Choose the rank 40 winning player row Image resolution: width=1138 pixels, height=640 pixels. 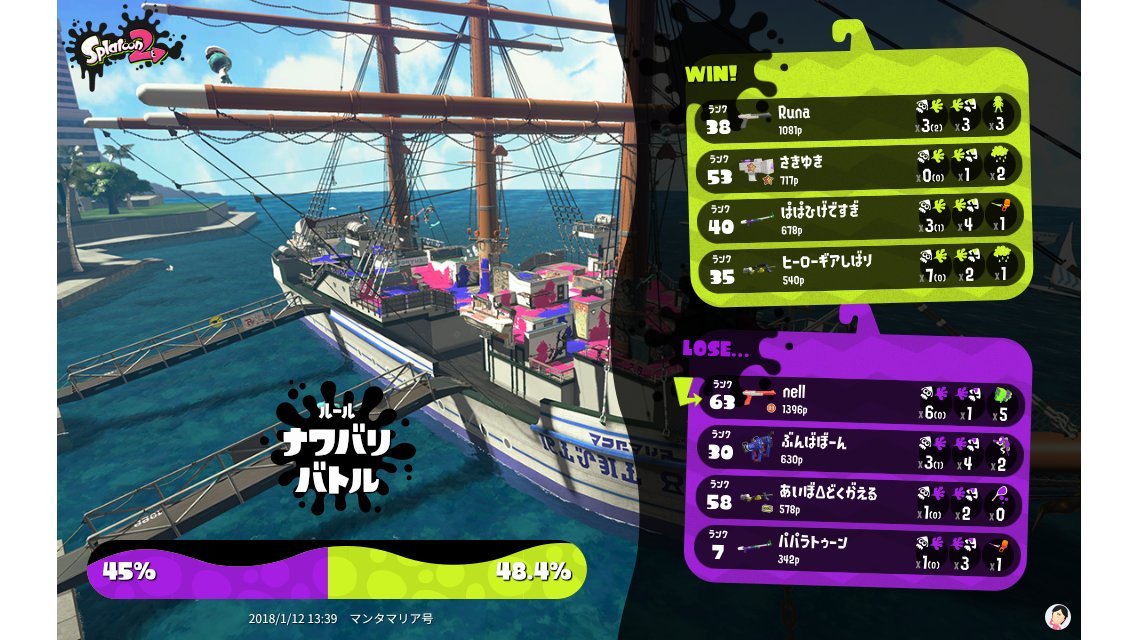pyautogui.click(x=860, y=215)
